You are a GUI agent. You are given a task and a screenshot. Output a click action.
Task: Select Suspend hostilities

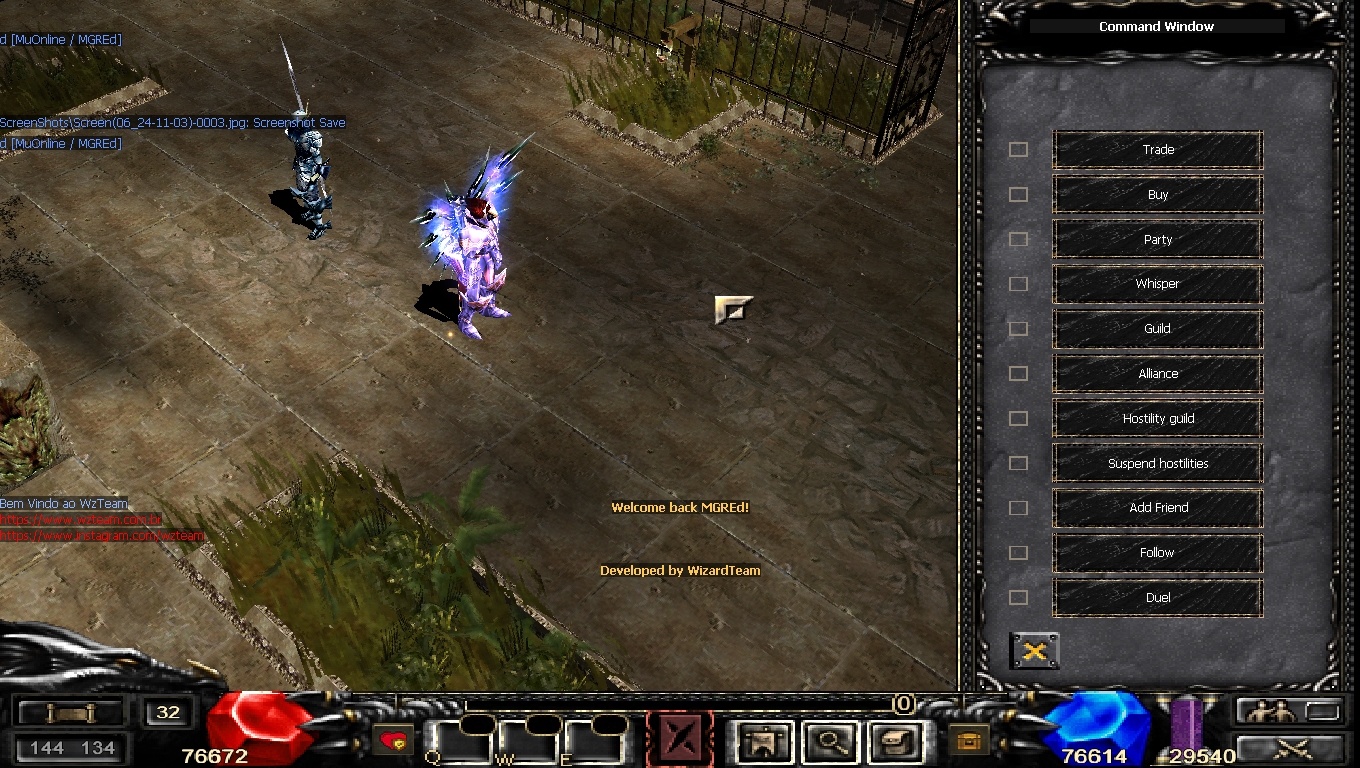tap(1158, 464)
